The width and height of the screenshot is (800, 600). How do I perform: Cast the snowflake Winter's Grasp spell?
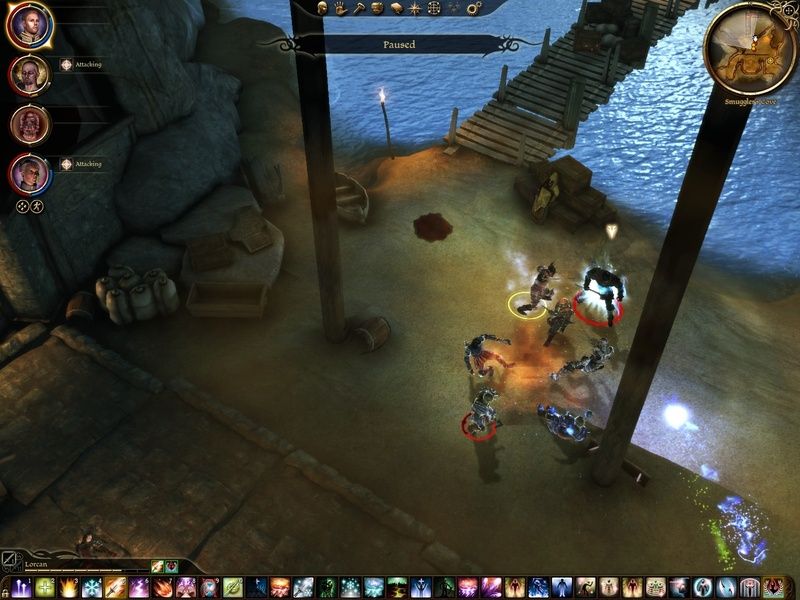click(92, 588)
